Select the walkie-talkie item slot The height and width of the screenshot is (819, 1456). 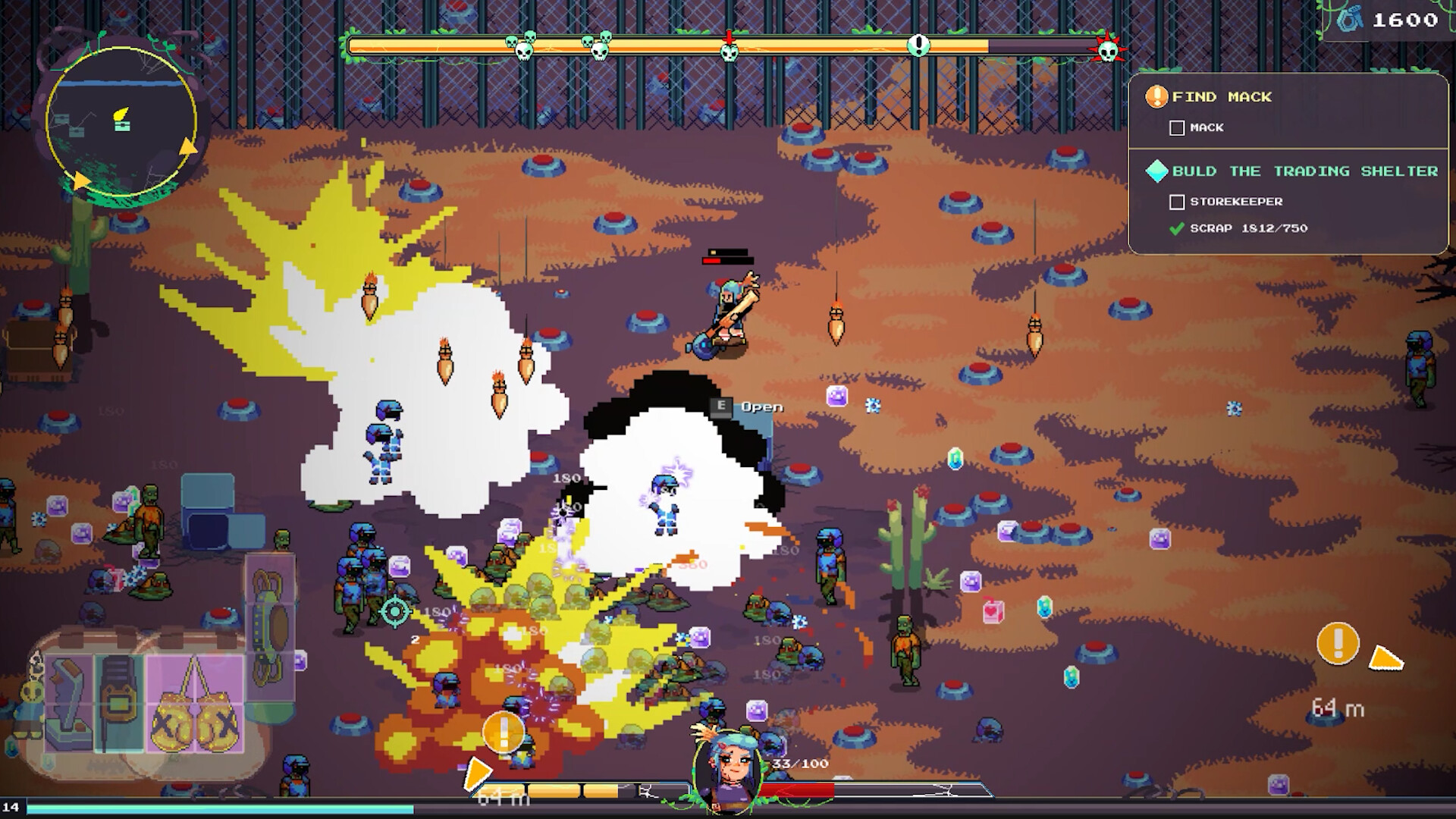click(x=119, y=704)
